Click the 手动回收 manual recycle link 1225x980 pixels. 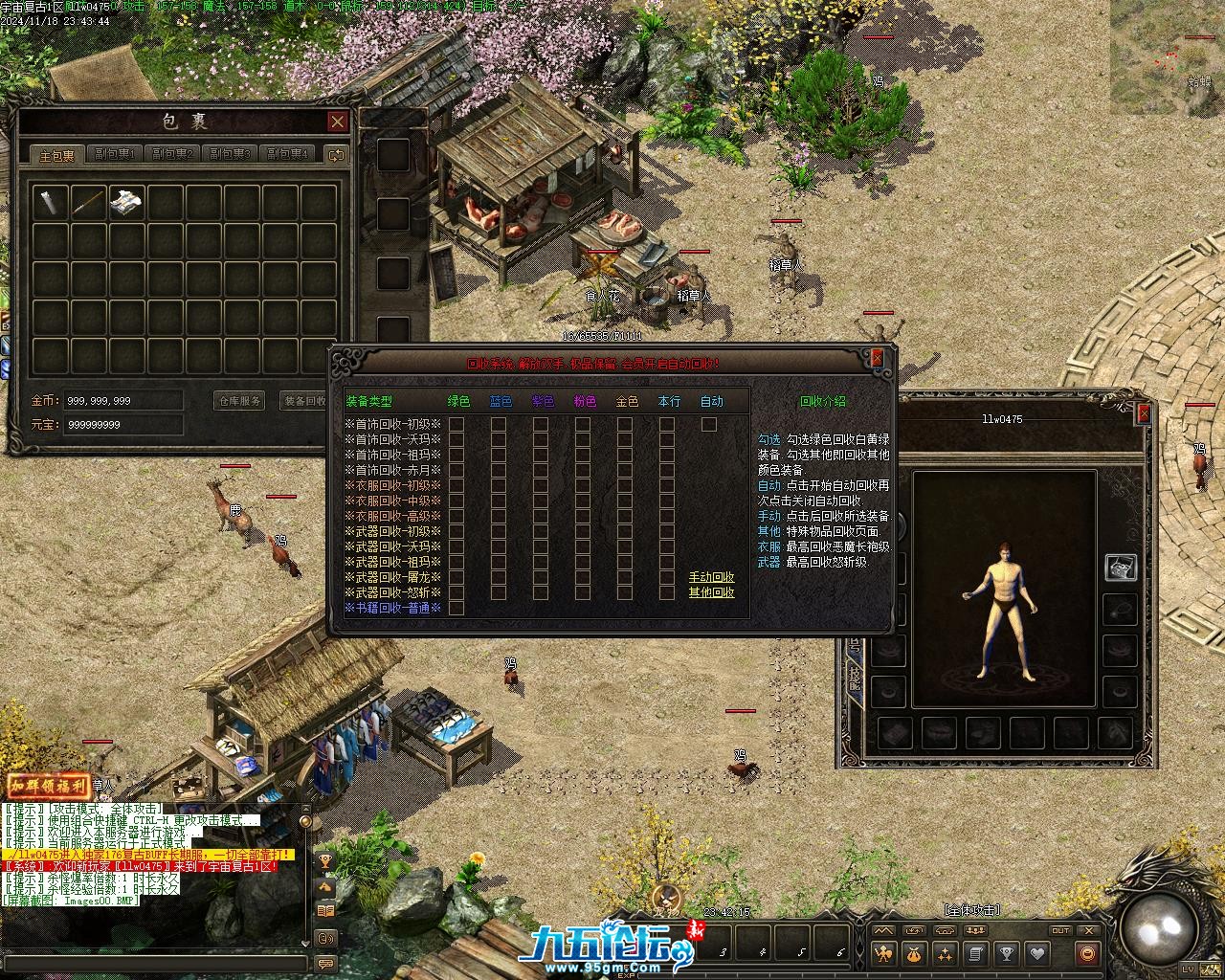[712, 577]
